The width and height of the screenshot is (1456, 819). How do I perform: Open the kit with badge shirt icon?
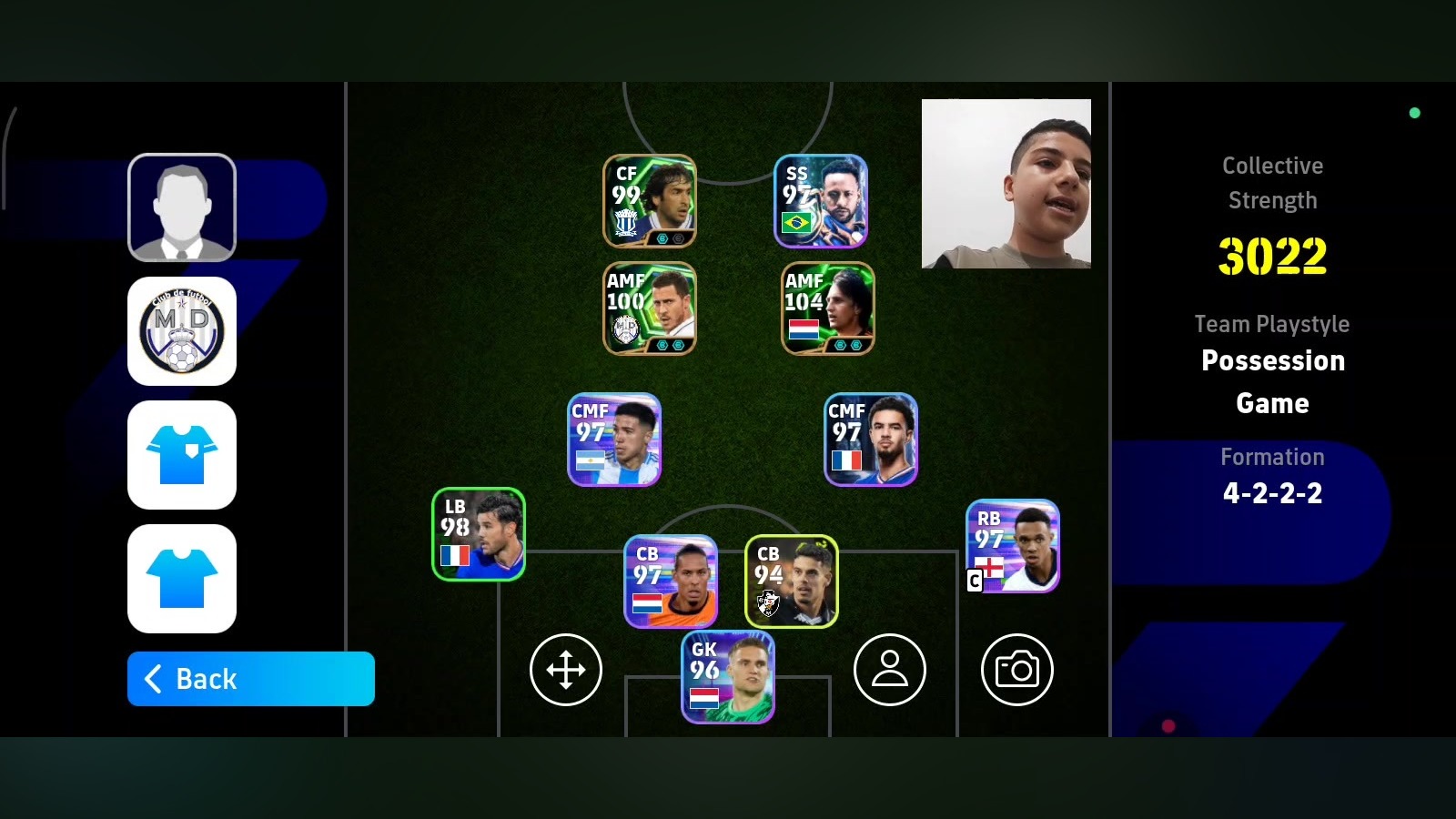(182, 455)
